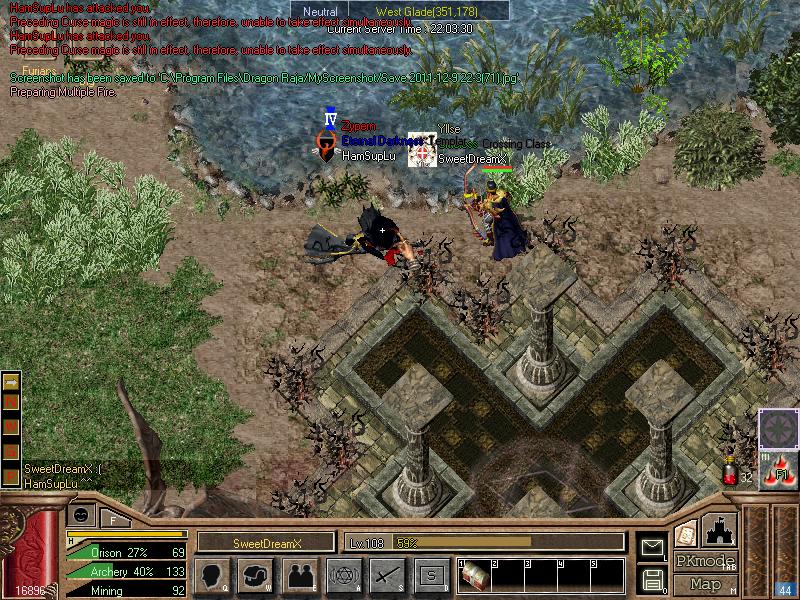Open the head silhouette status button

[211, 575]
